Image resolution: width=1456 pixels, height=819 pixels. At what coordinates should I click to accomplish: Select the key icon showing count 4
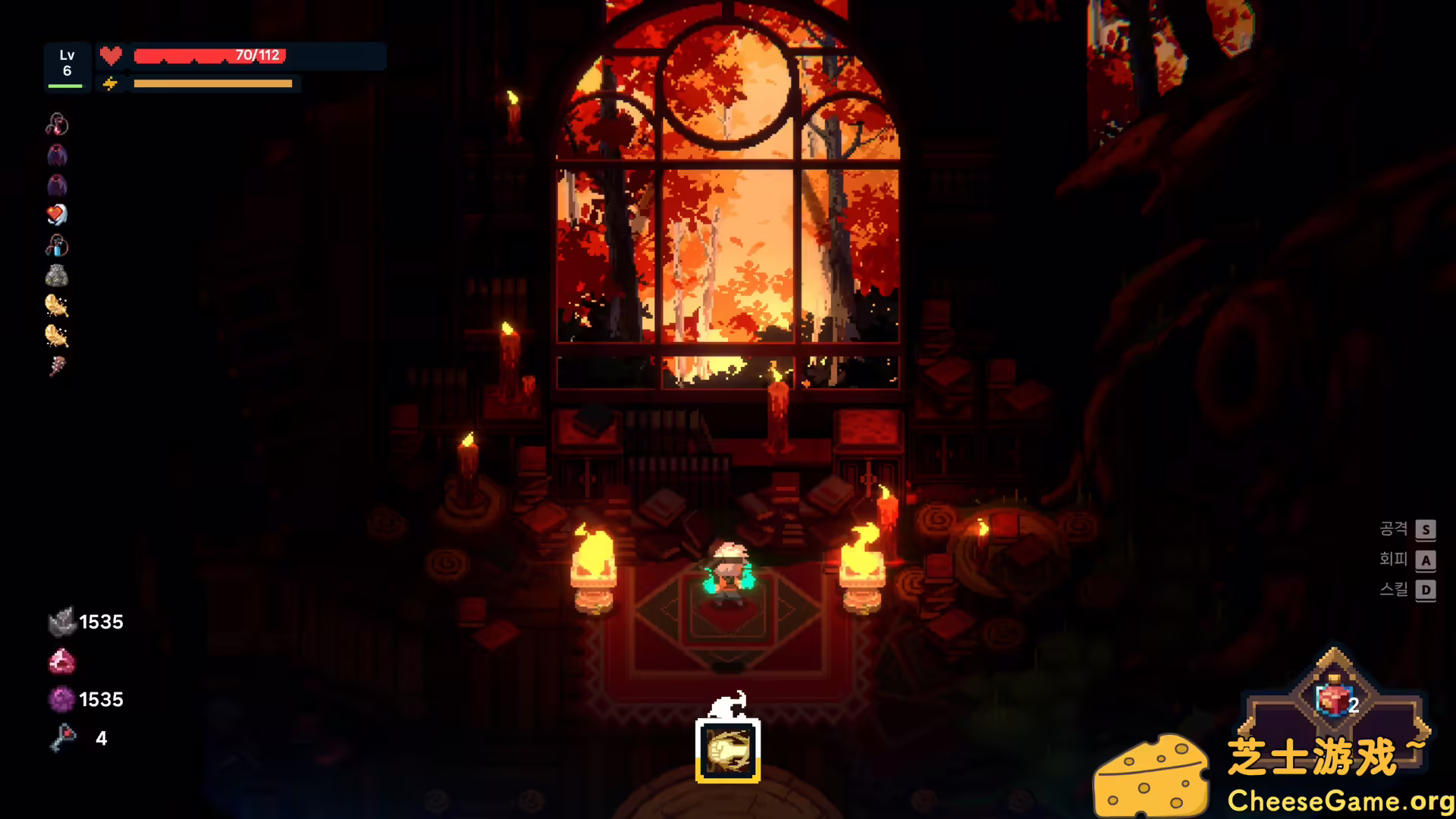pos(64,737)
